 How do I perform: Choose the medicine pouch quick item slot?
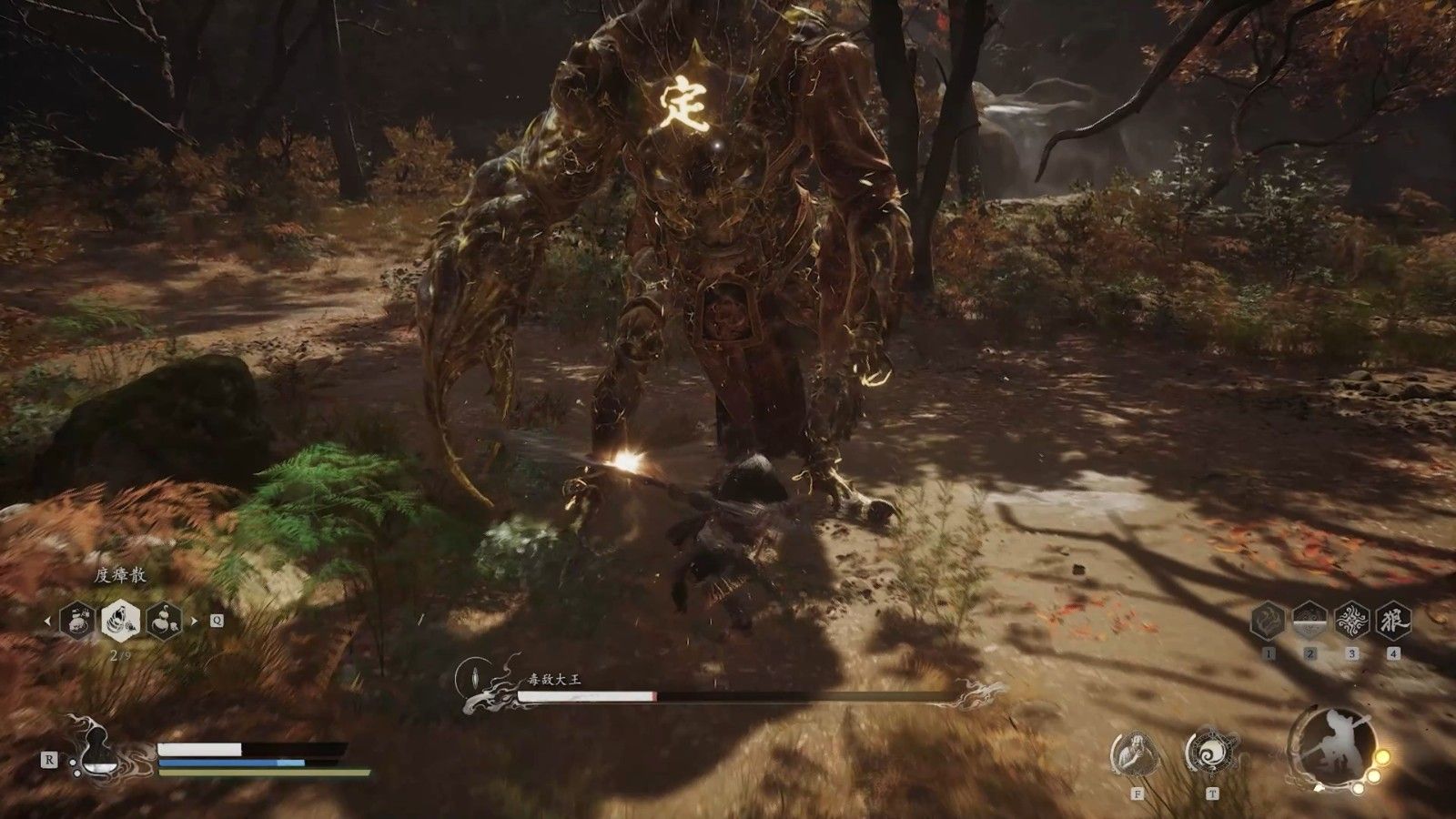pos(76,621)
